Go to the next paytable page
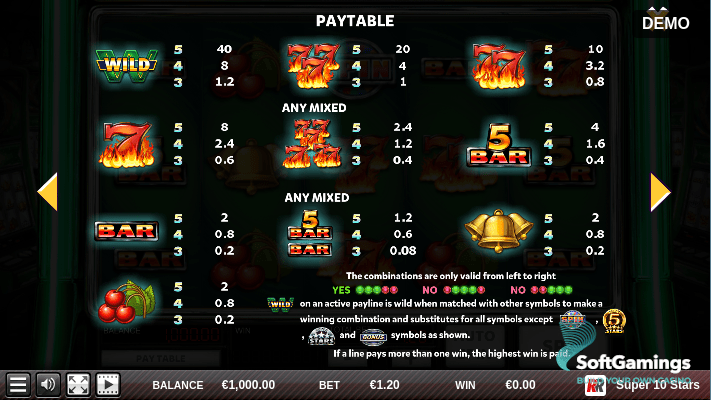The image size is (711, 400). [x=660, y=191]
